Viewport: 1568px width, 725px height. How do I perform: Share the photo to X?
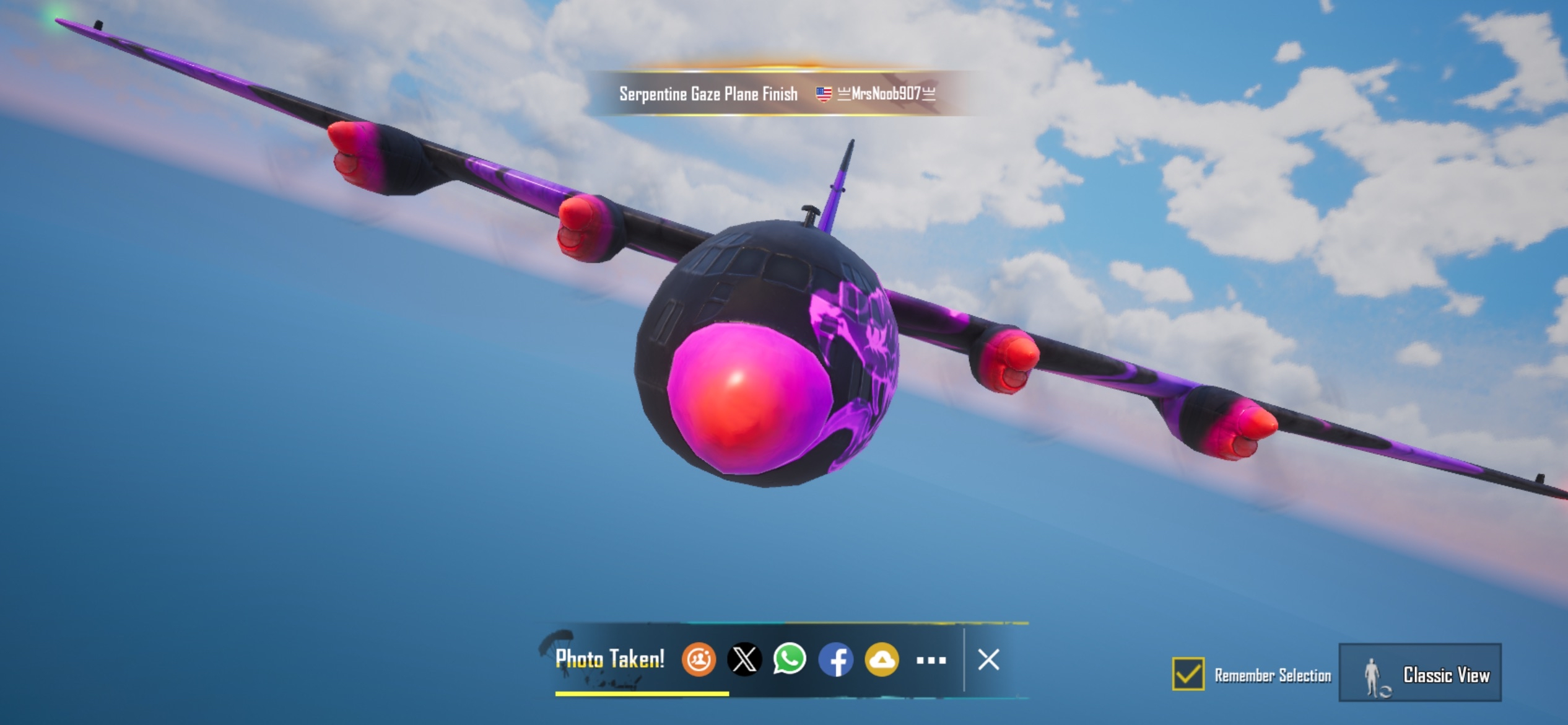point(744,659)
